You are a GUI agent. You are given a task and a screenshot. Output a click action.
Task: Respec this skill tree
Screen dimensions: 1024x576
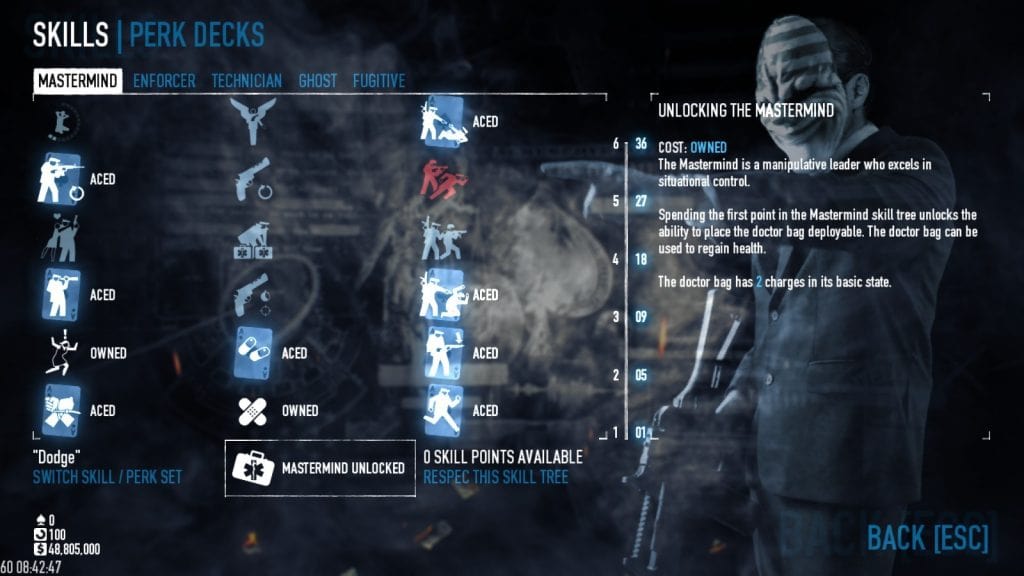tap(495, 477)
